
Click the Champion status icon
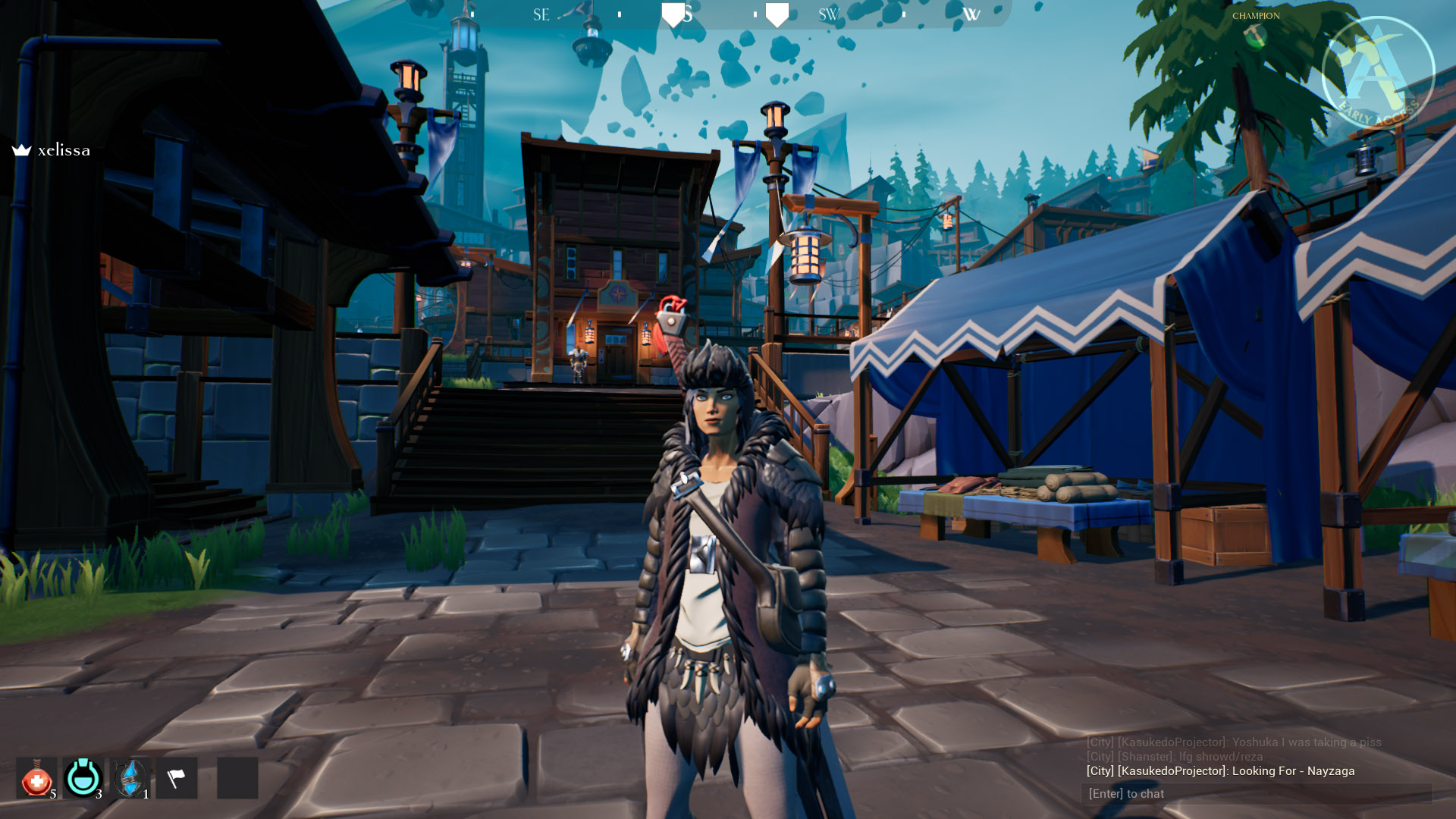click(1255, 36)
